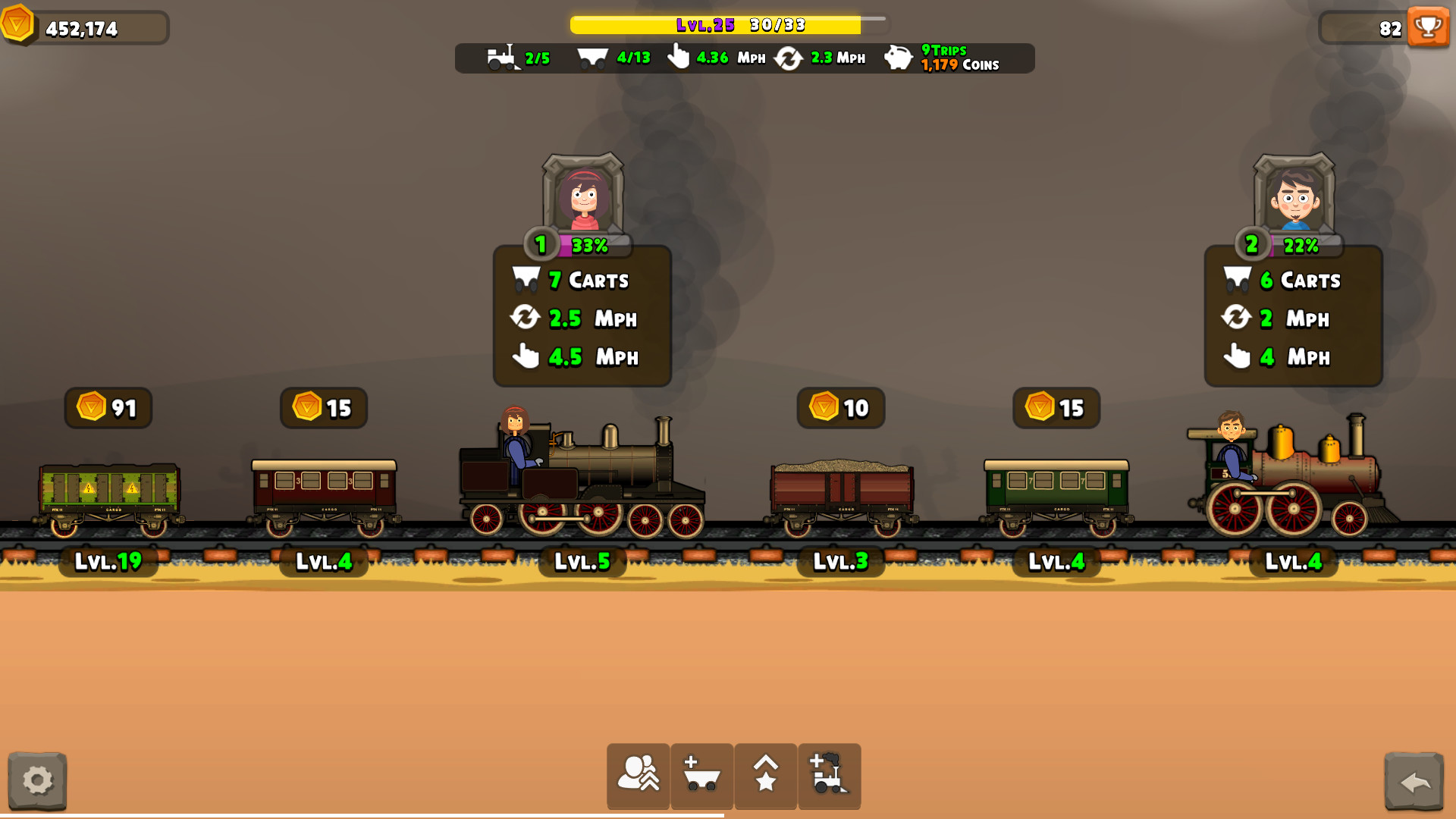Open the star upgrades panel
Image resolution: width=1456 pixels, height=819 pixels.
point(765,776)
